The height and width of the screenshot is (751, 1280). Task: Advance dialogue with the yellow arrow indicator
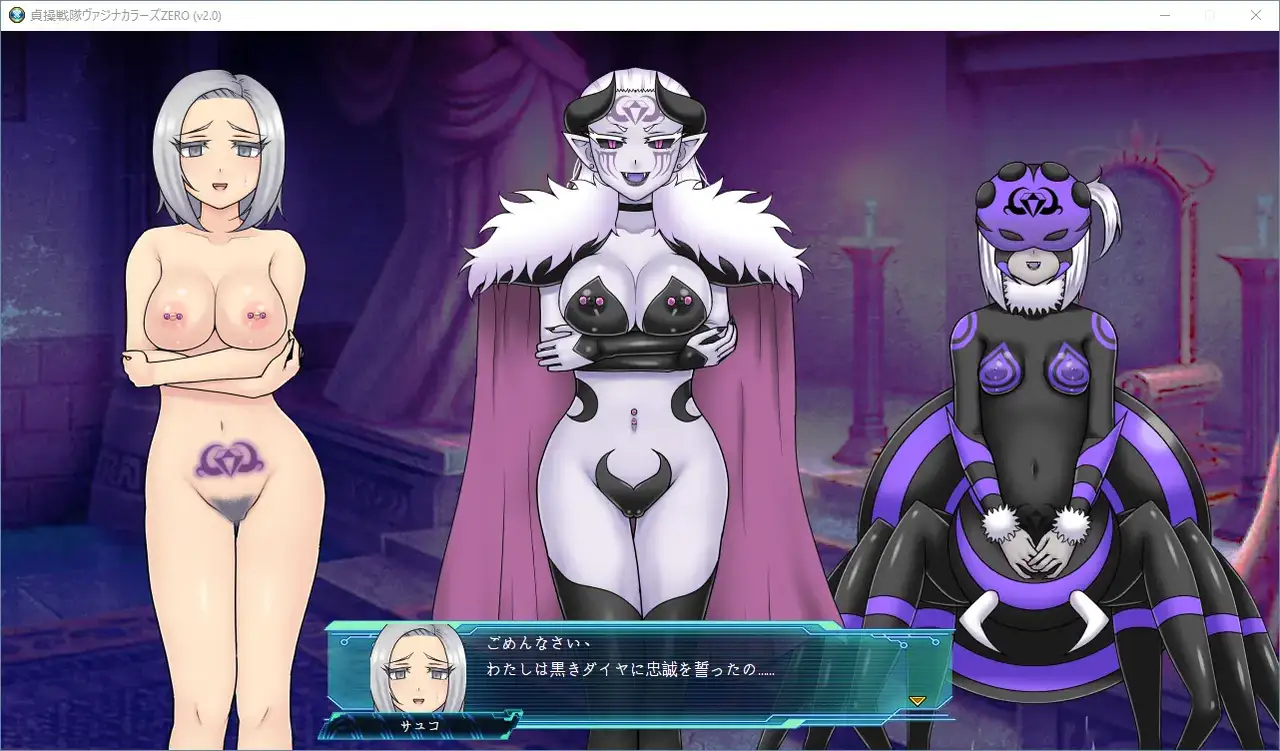(x=917, y=700)
